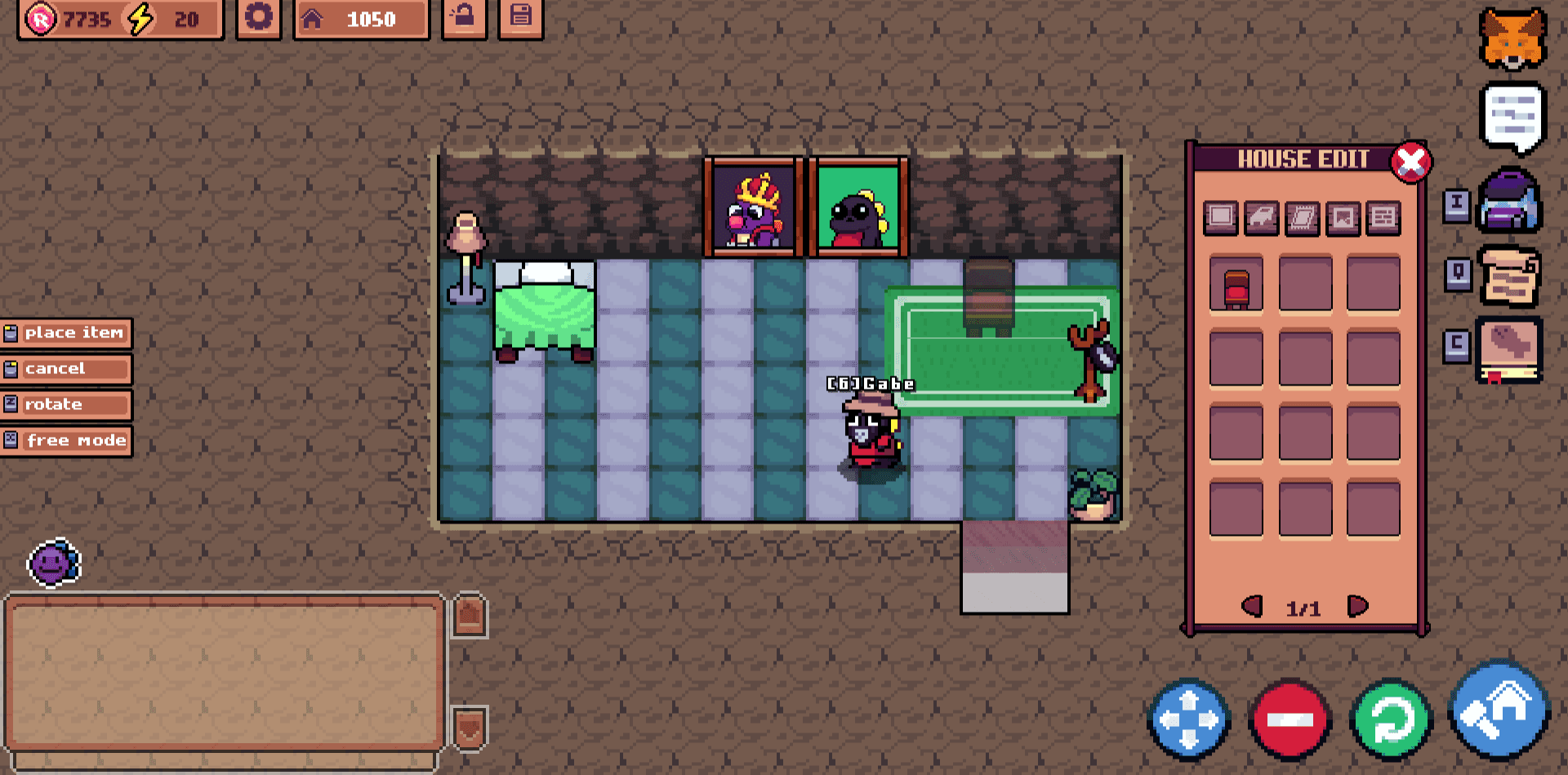The image size is (1568, 775).
Task: Switch to the furniture tab in House Edit
Action: pyautogui.click(x=1263, y=218)
